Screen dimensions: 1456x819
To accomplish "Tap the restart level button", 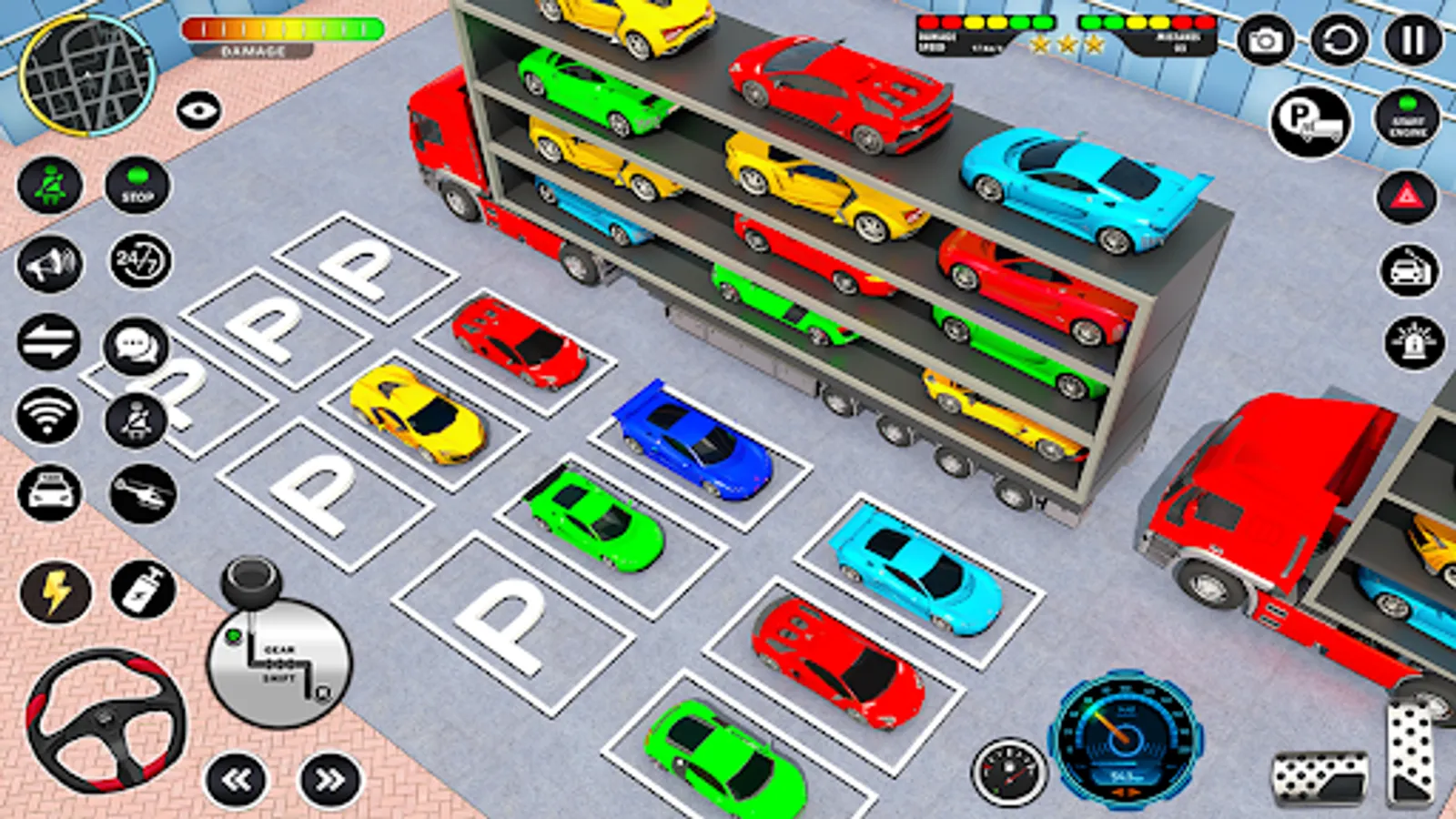I will click(x=1339, y=41).
